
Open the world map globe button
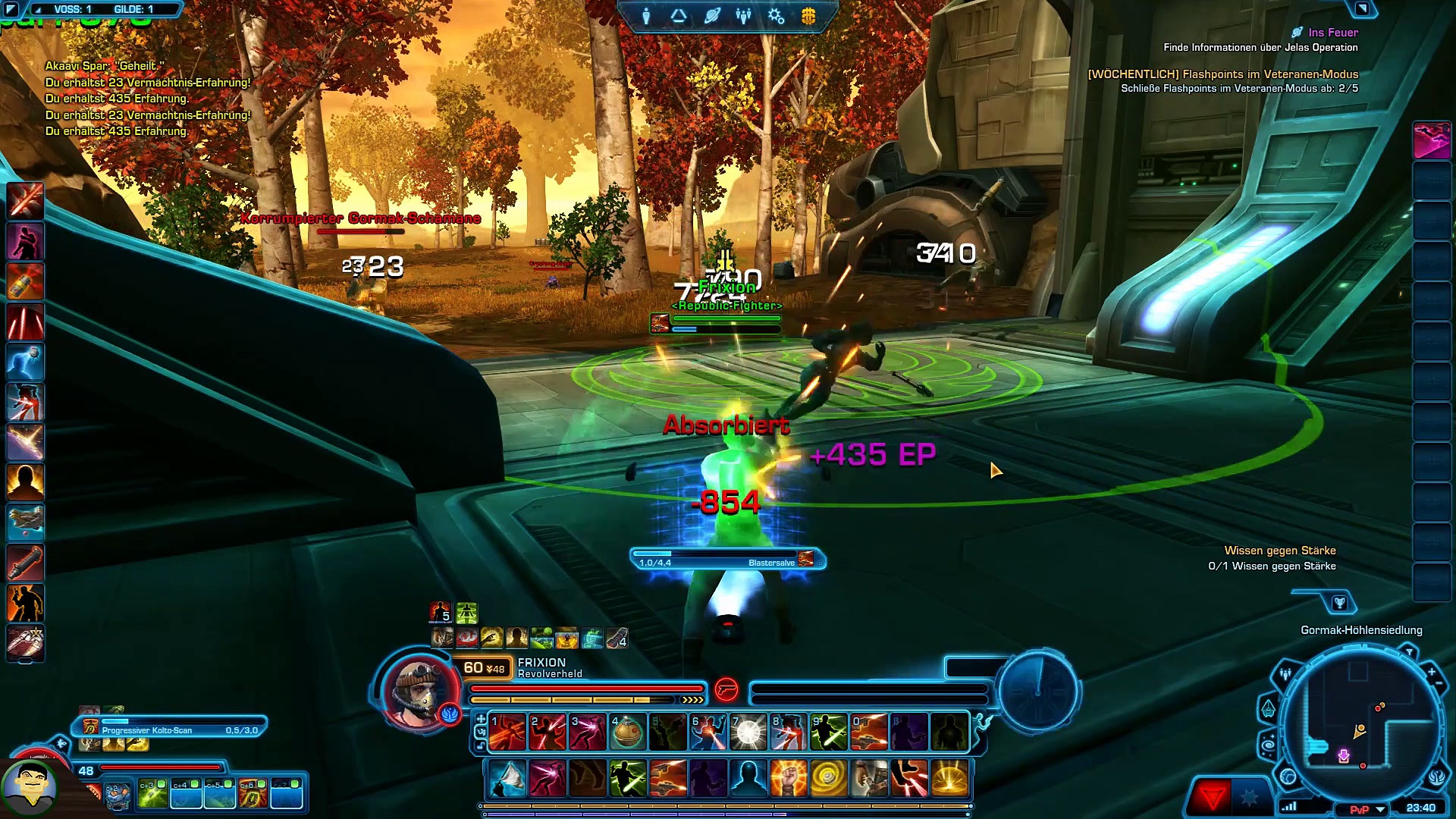coord(1288,777)
